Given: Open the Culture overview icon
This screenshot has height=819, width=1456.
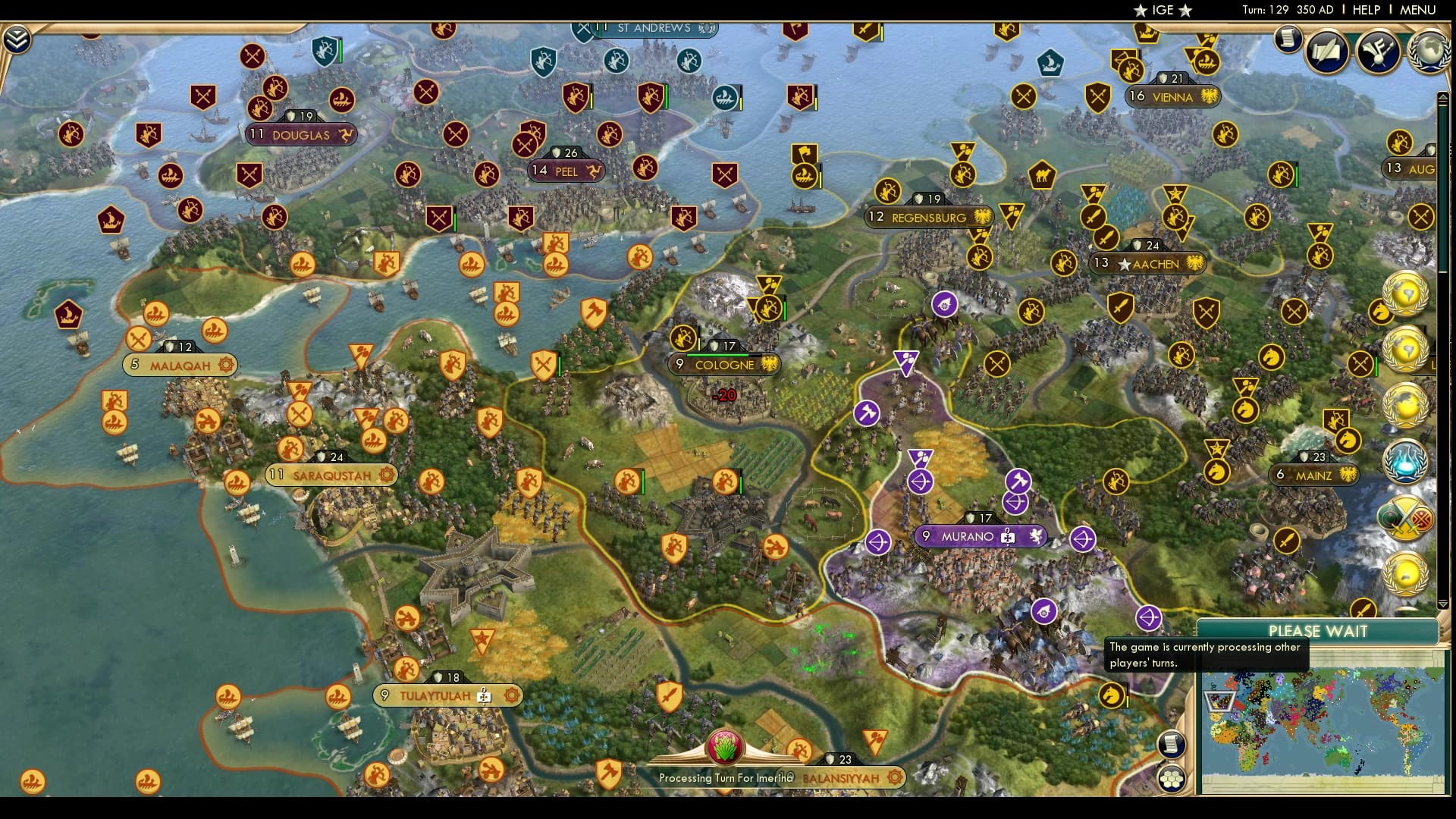Looking at the screenshot, I should coord(1380,52).
